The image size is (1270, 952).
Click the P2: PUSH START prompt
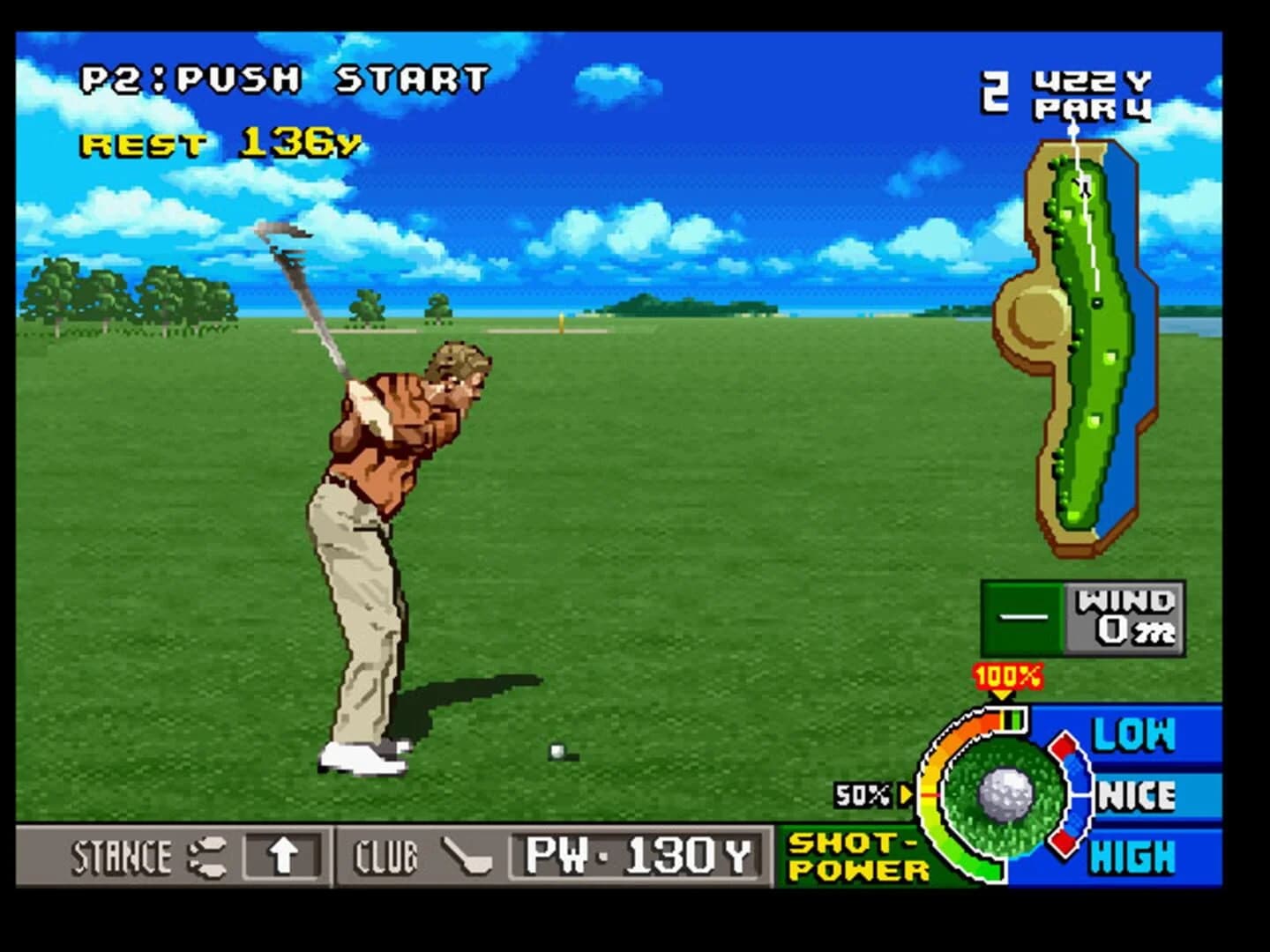coord(282,78)
